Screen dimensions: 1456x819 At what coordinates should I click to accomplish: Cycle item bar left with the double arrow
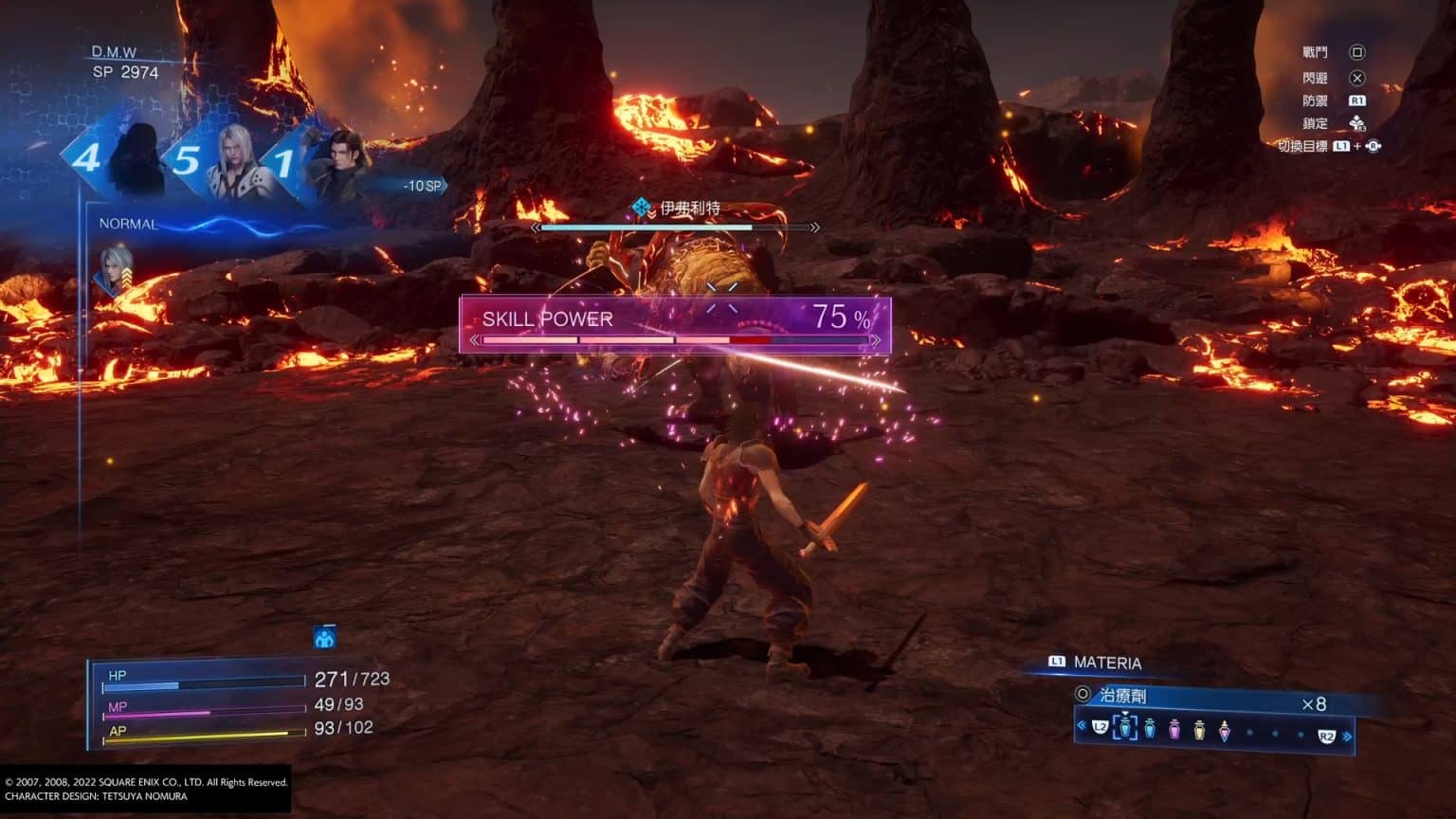pyautogui.click(x=1082, y=726)
